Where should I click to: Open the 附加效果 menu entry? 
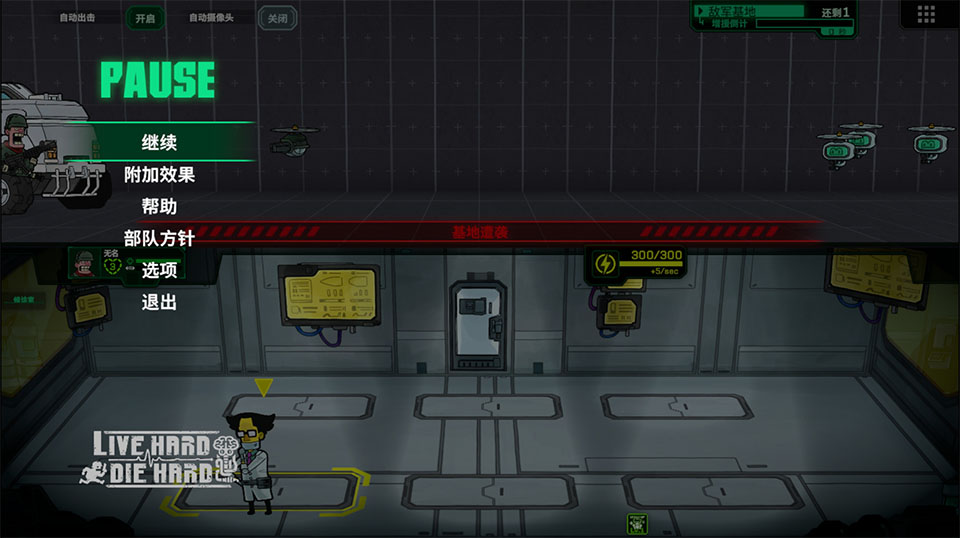159,175
